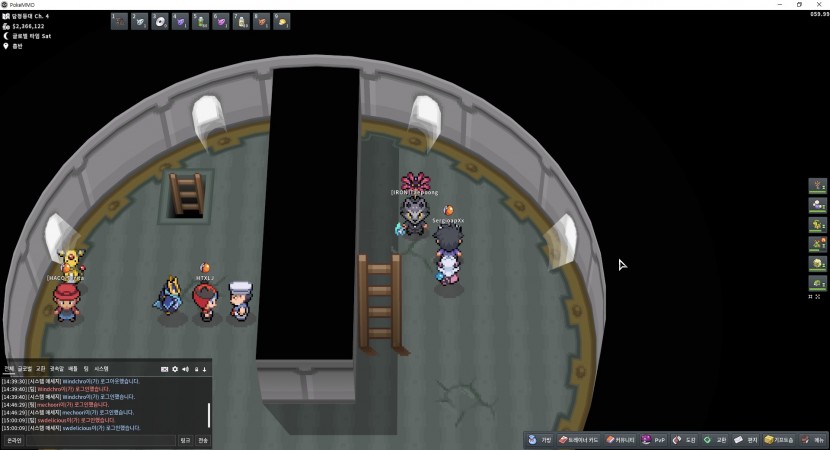Switch to the 시스템 (system) chat tab
The height and width of the screenshot is (450, 830).
pyautogui.click(x=101, y=369)
